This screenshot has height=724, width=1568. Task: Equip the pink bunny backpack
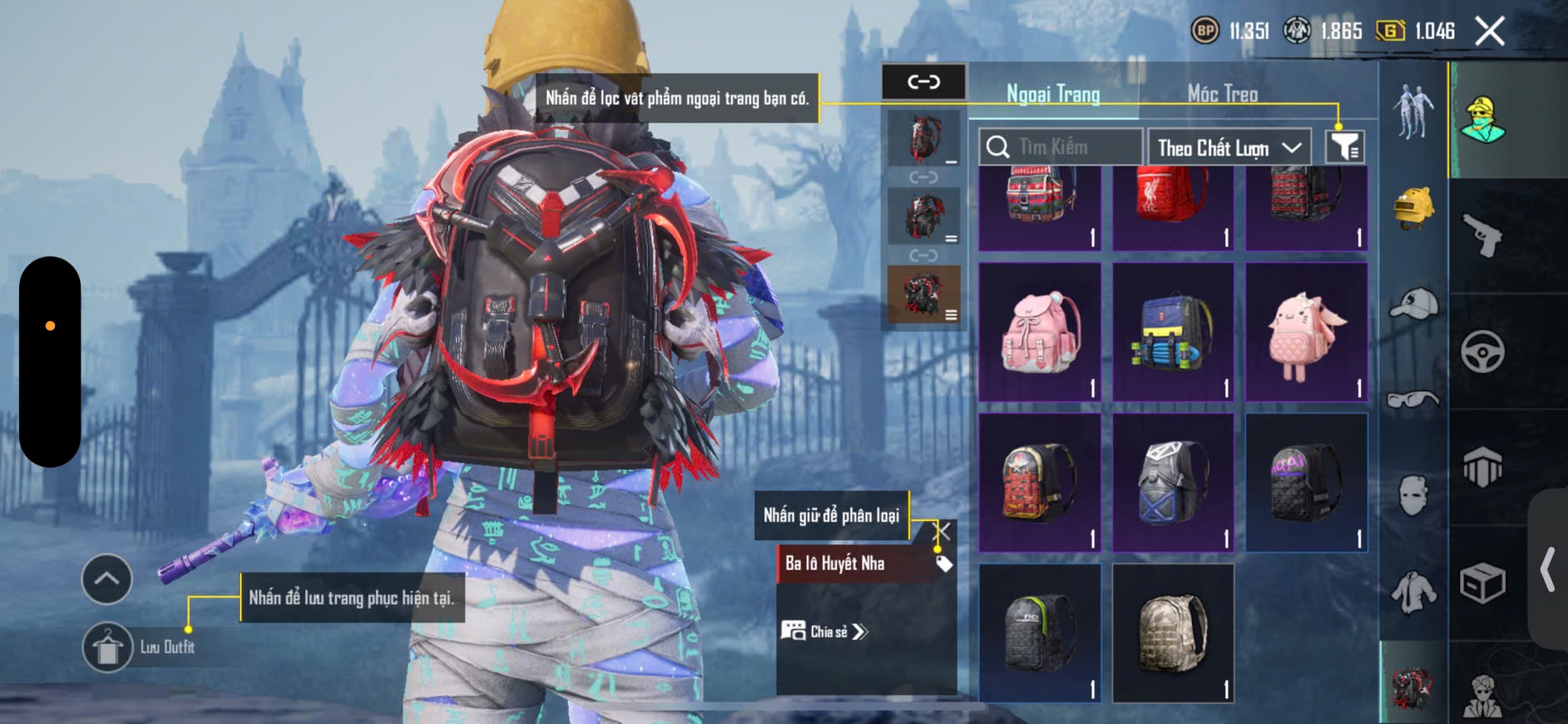coord(1306,332)
